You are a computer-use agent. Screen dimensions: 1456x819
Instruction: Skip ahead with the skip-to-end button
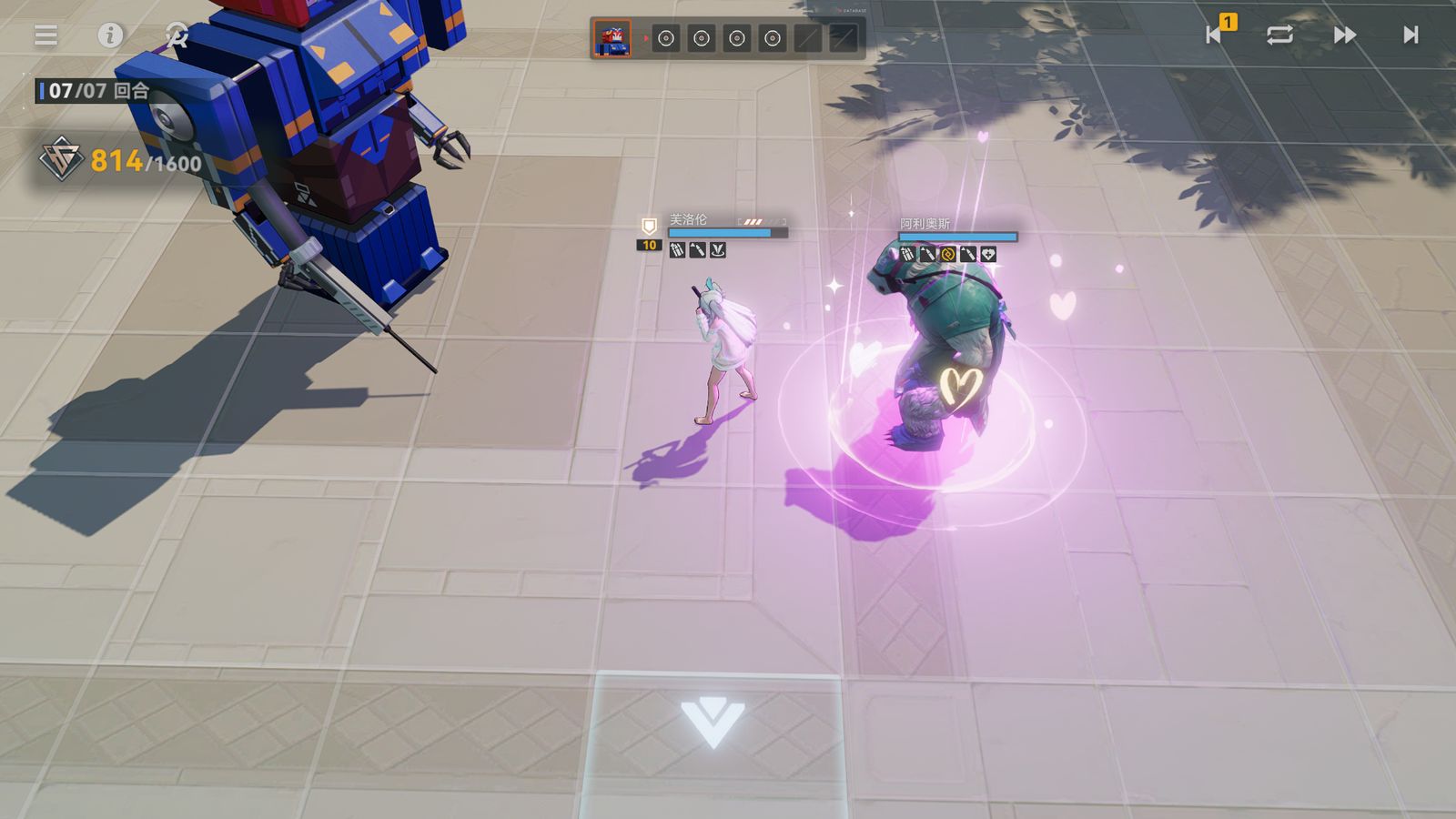[1410, 35]
